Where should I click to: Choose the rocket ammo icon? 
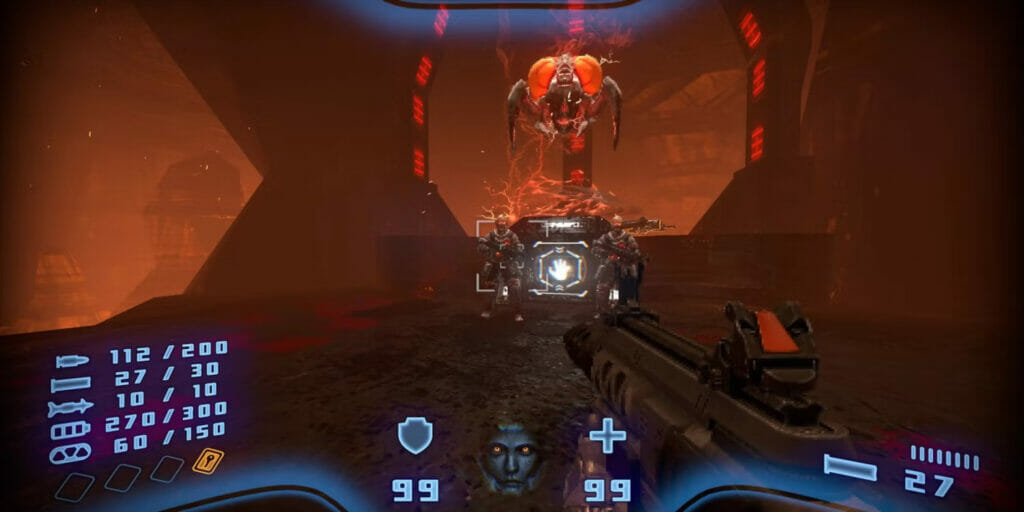pyautogui.click(x=71, y=407)
